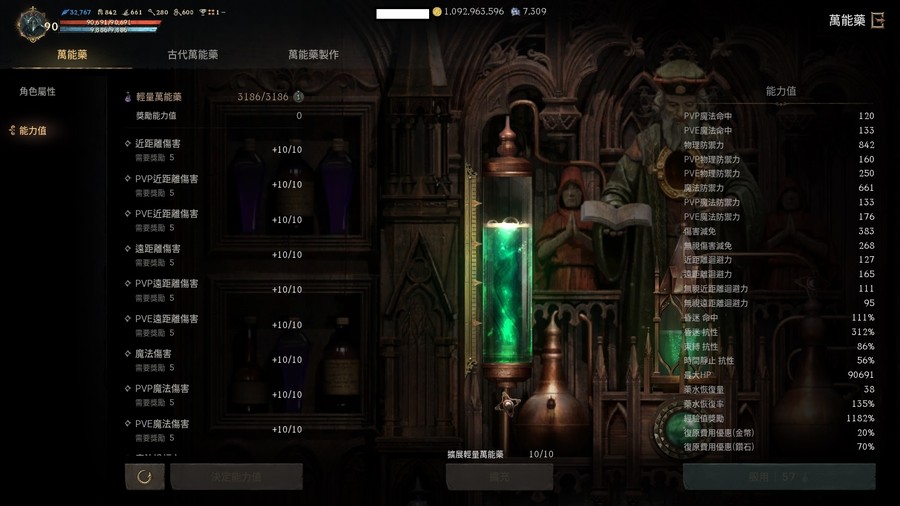Screen dimensions: 900x506
Task: Select 角色屬性 in the left sidebar
Action: pos(38,92)
